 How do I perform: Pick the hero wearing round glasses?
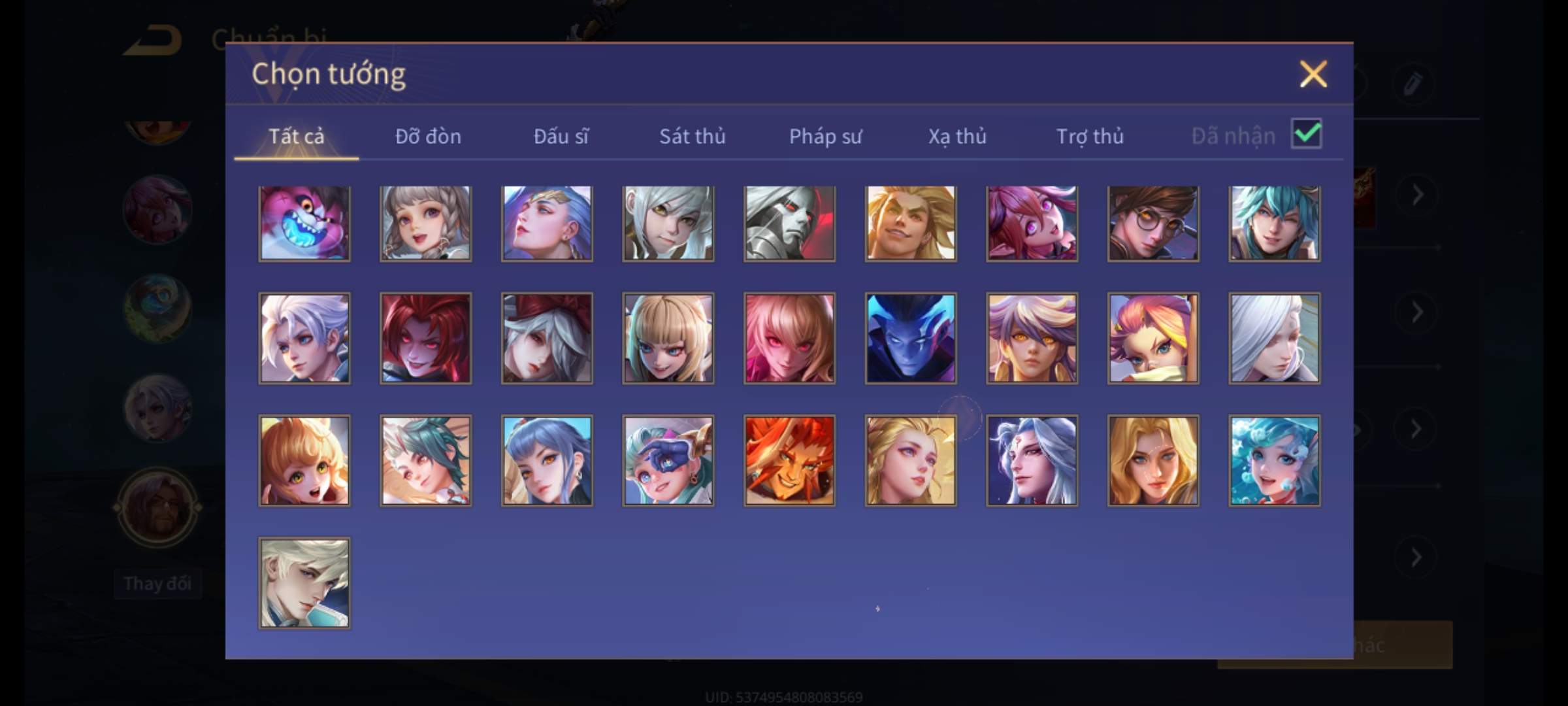tap(1153, 224)
